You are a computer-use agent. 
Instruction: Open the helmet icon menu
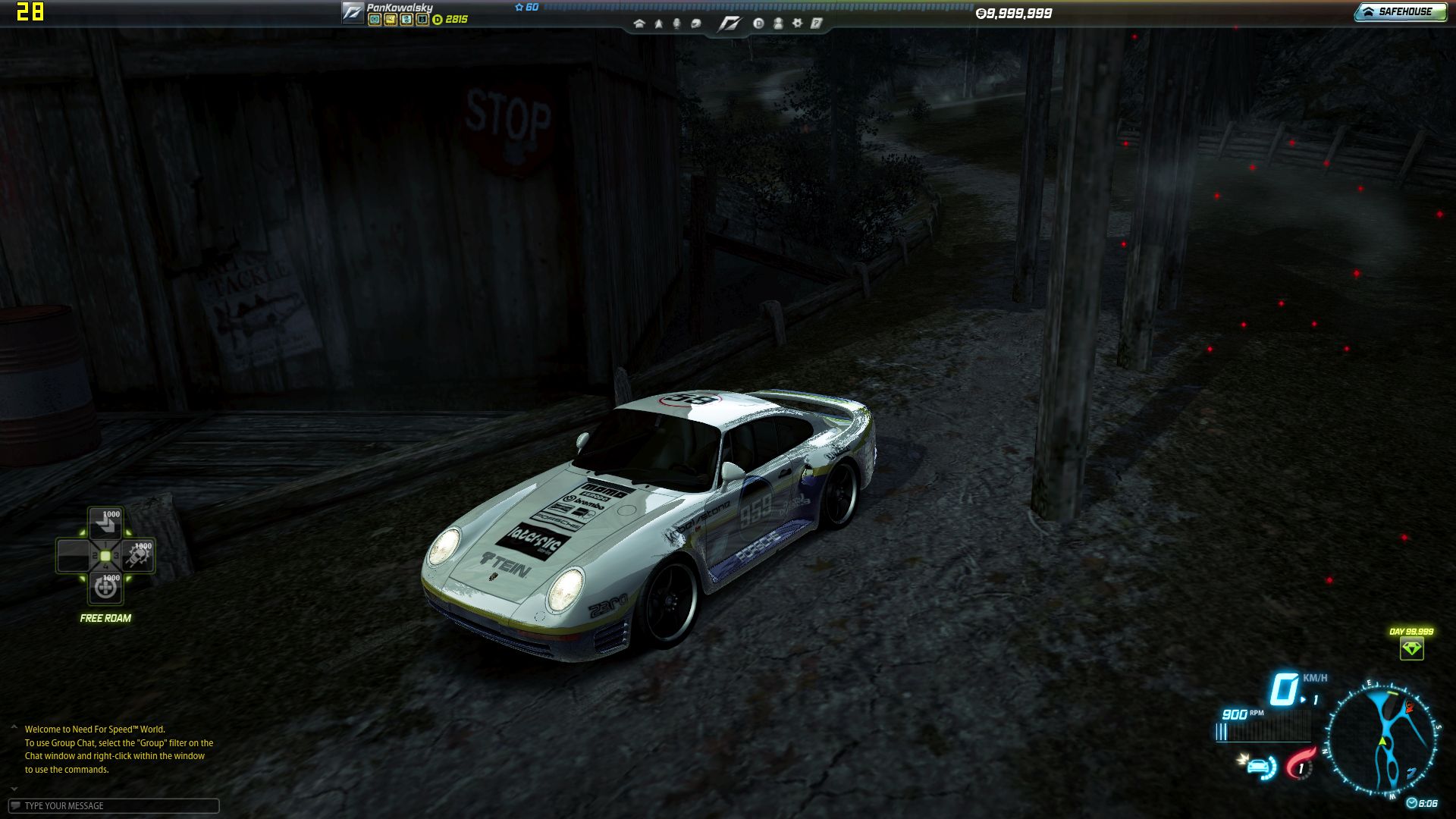[695, 24]
